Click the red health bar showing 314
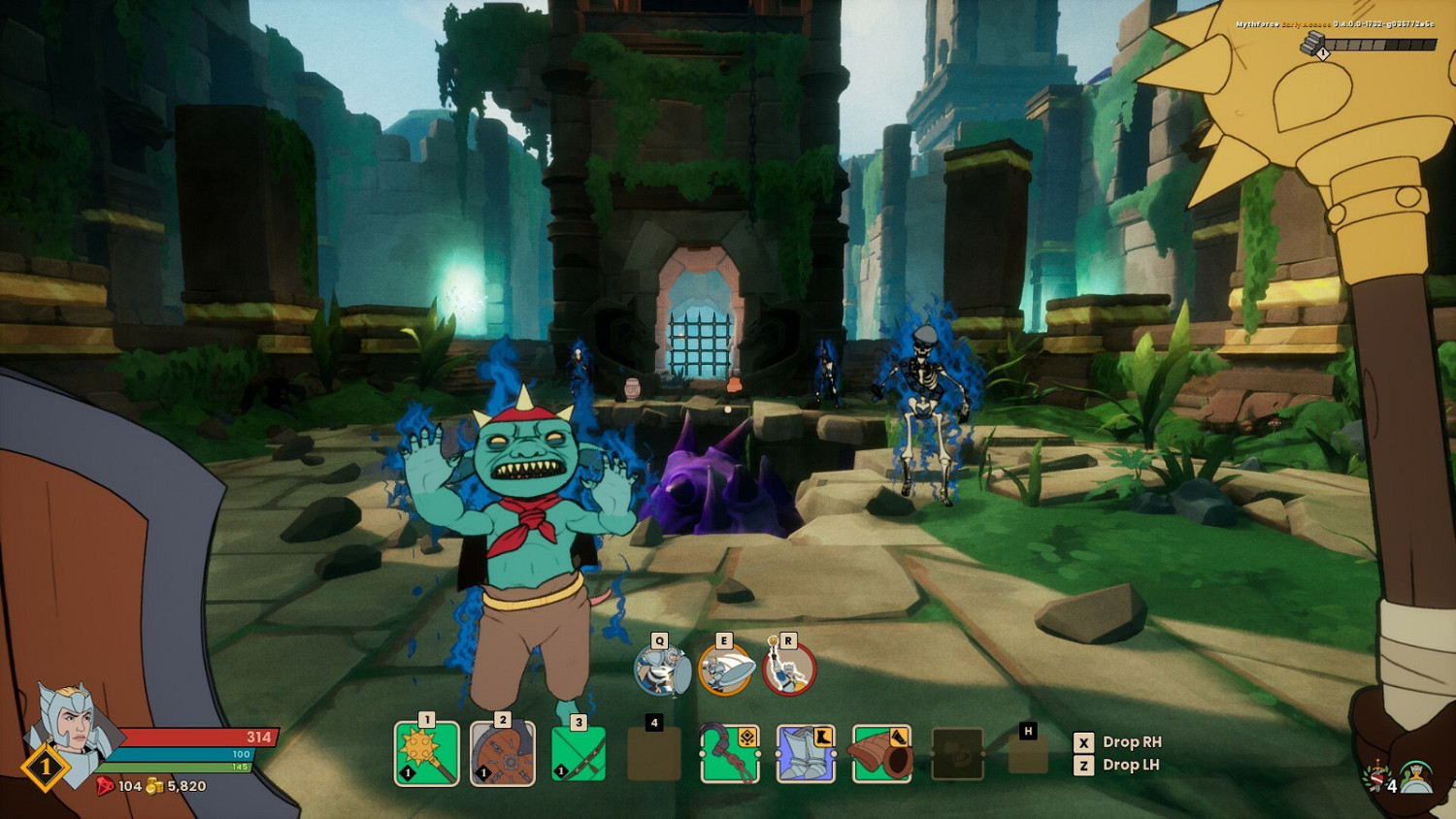The height and width of the screenshot is (819, 1456). (194, 736)
